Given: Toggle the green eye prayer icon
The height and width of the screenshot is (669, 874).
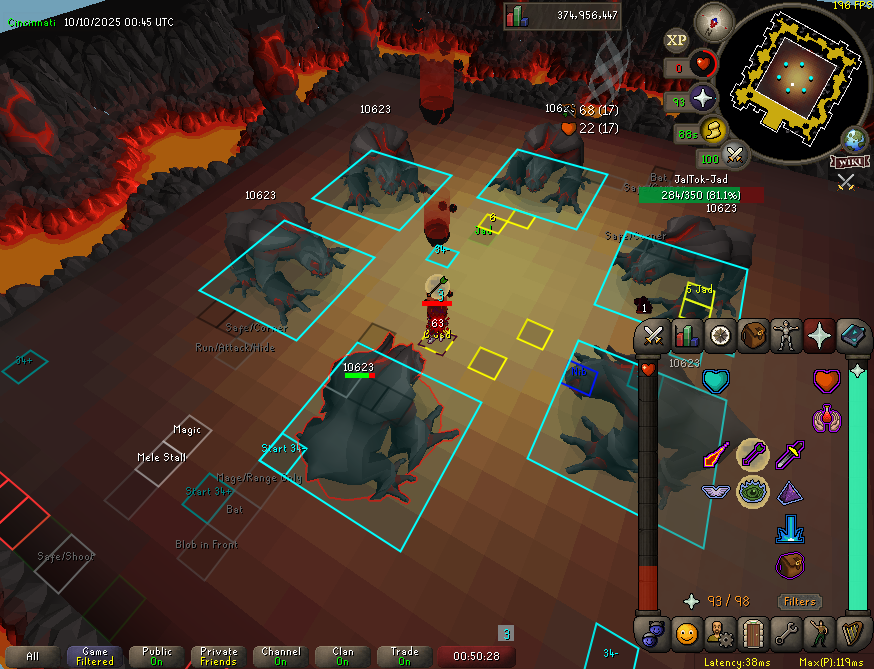Looking at the screenshot, I should click(x=753, y=491).
